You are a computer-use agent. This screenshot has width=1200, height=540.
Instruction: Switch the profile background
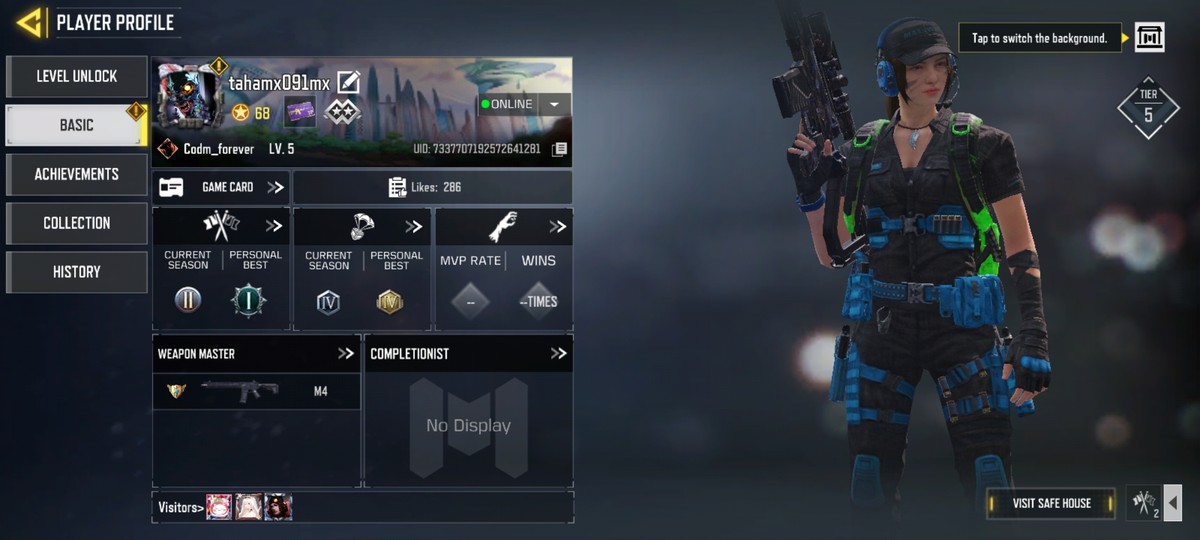(x=1150, y=38)
